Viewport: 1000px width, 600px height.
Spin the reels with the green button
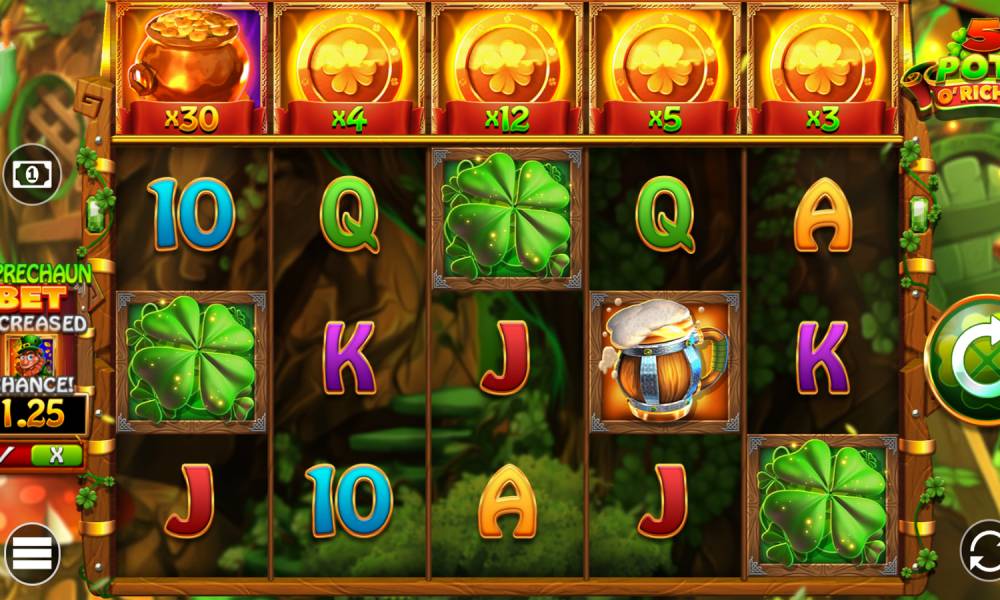(x=968, y=360)
